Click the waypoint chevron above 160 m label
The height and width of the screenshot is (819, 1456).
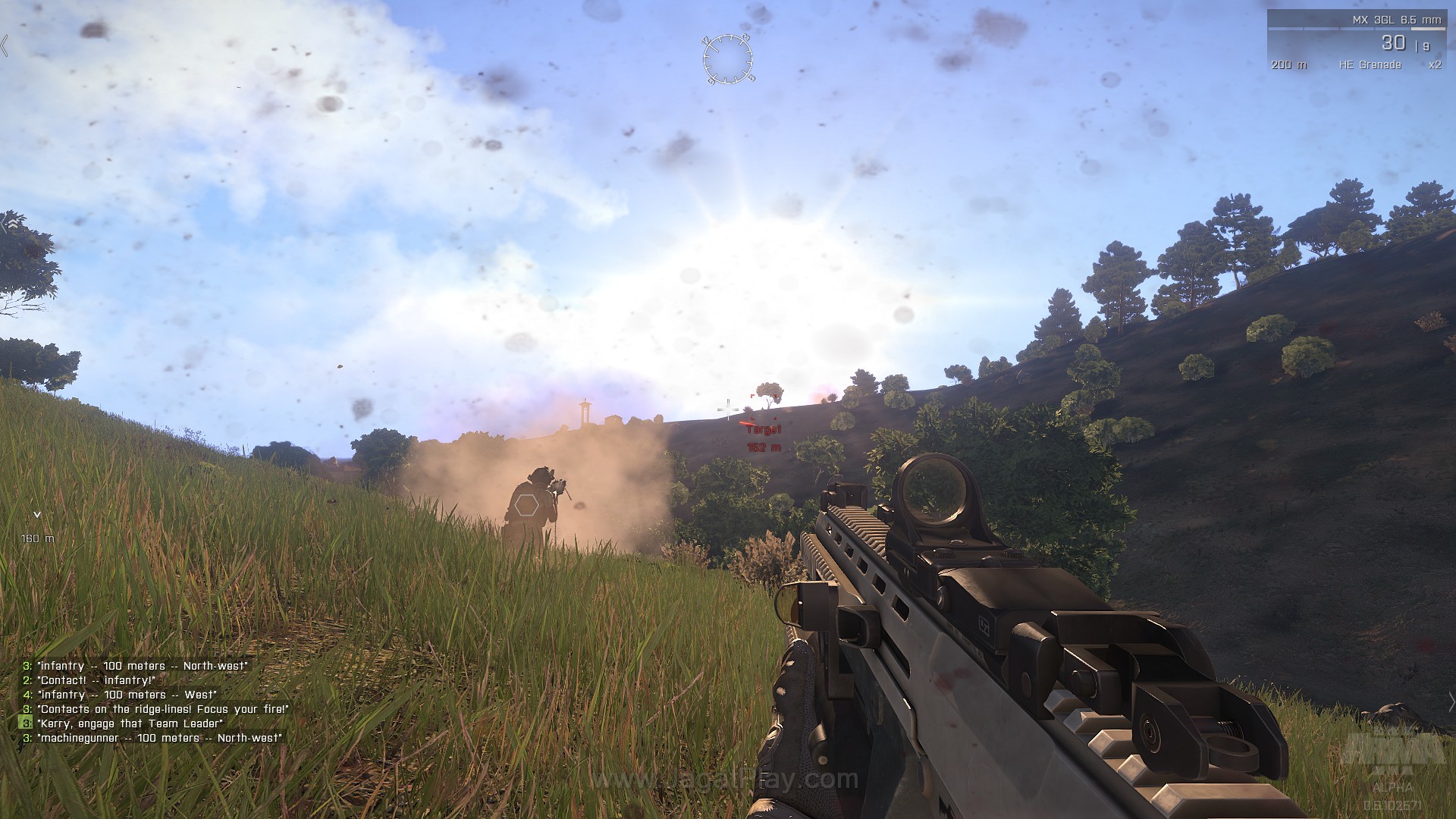click(x=36, y=516)
